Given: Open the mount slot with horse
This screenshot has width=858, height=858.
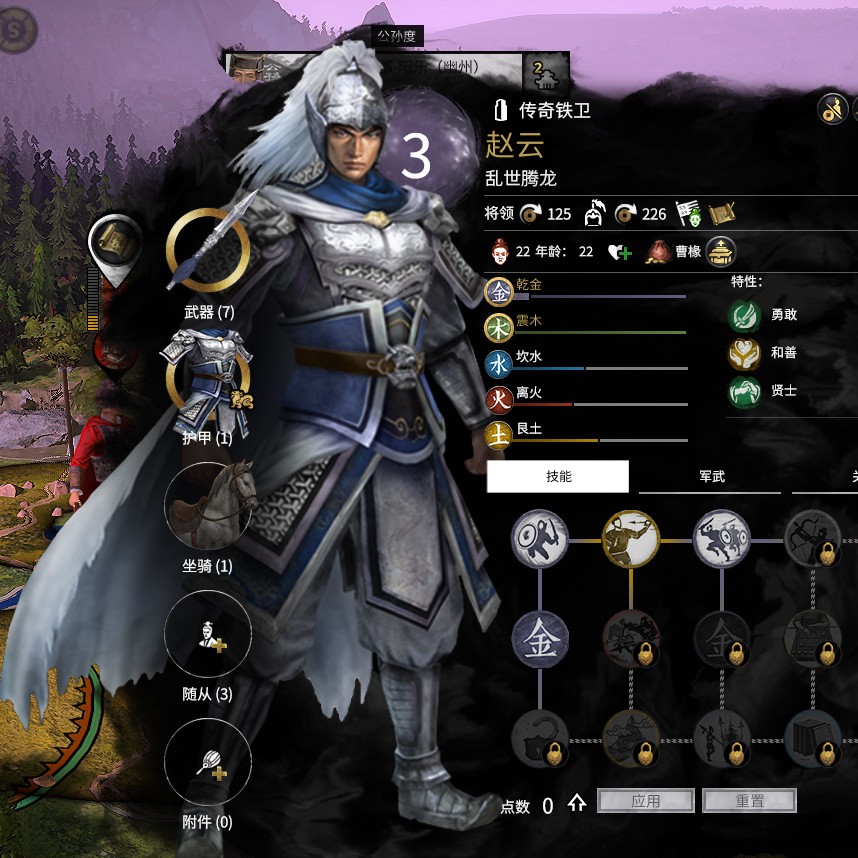Looking at the screenshot, I should (x=208, y=505).
